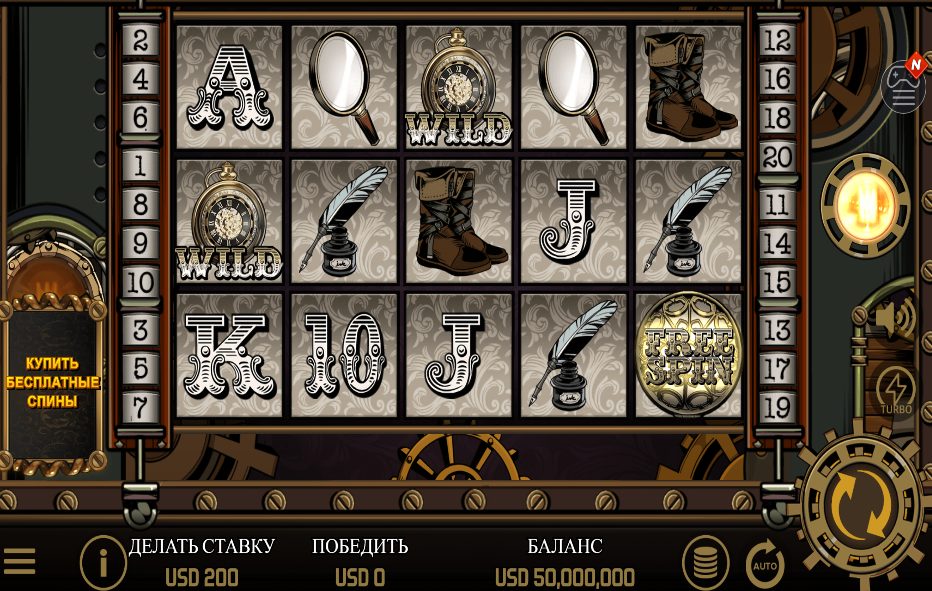Open the gamepad overlay menu icon
Image resolution: width=932 pixels, height=591 pixels.
(903, 88)
